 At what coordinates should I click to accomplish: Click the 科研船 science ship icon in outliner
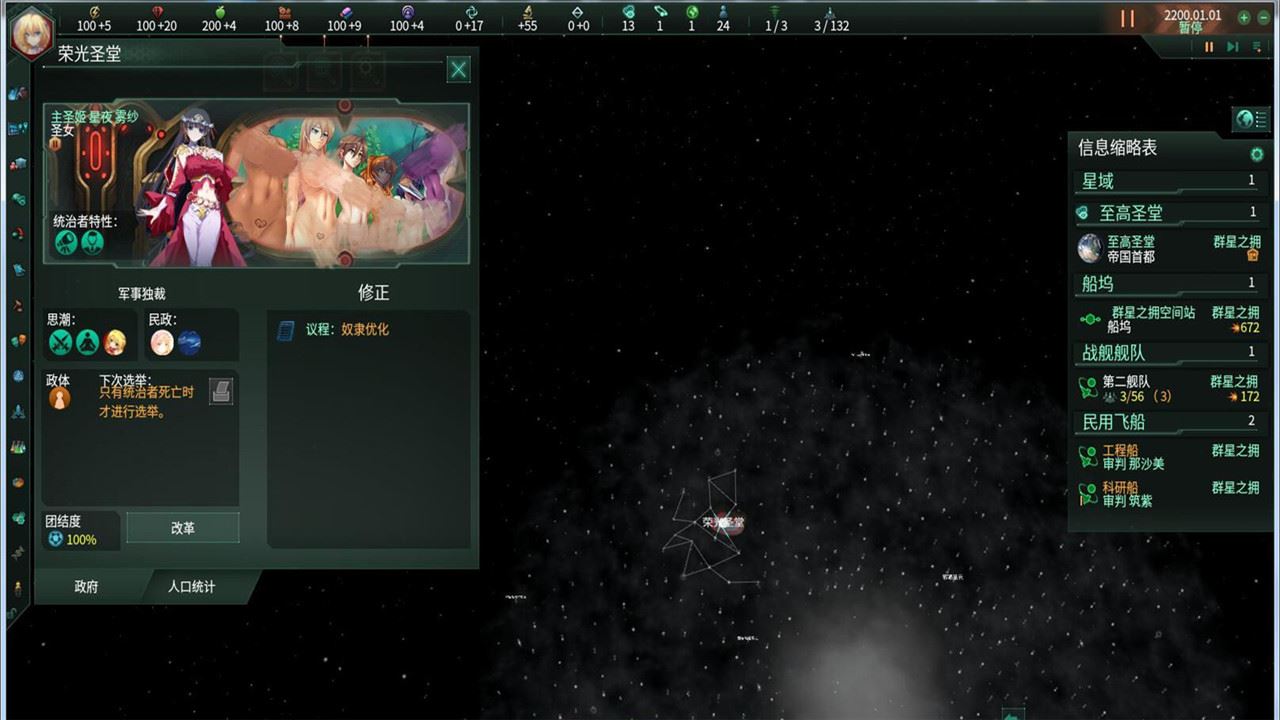tap(1090, 492)
